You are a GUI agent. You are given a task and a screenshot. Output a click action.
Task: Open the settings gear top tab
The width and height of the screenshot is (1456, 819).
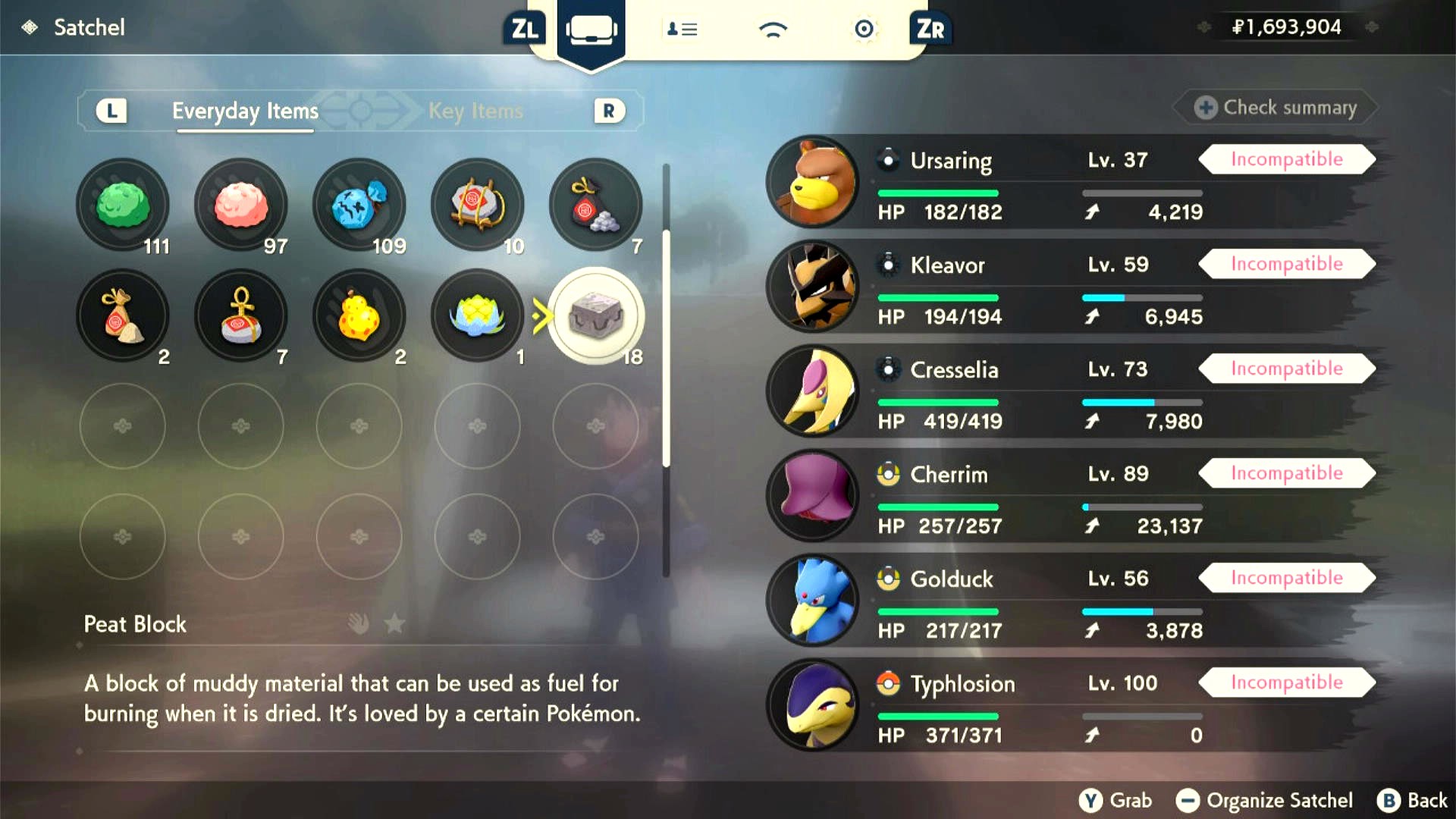point(864,30)
